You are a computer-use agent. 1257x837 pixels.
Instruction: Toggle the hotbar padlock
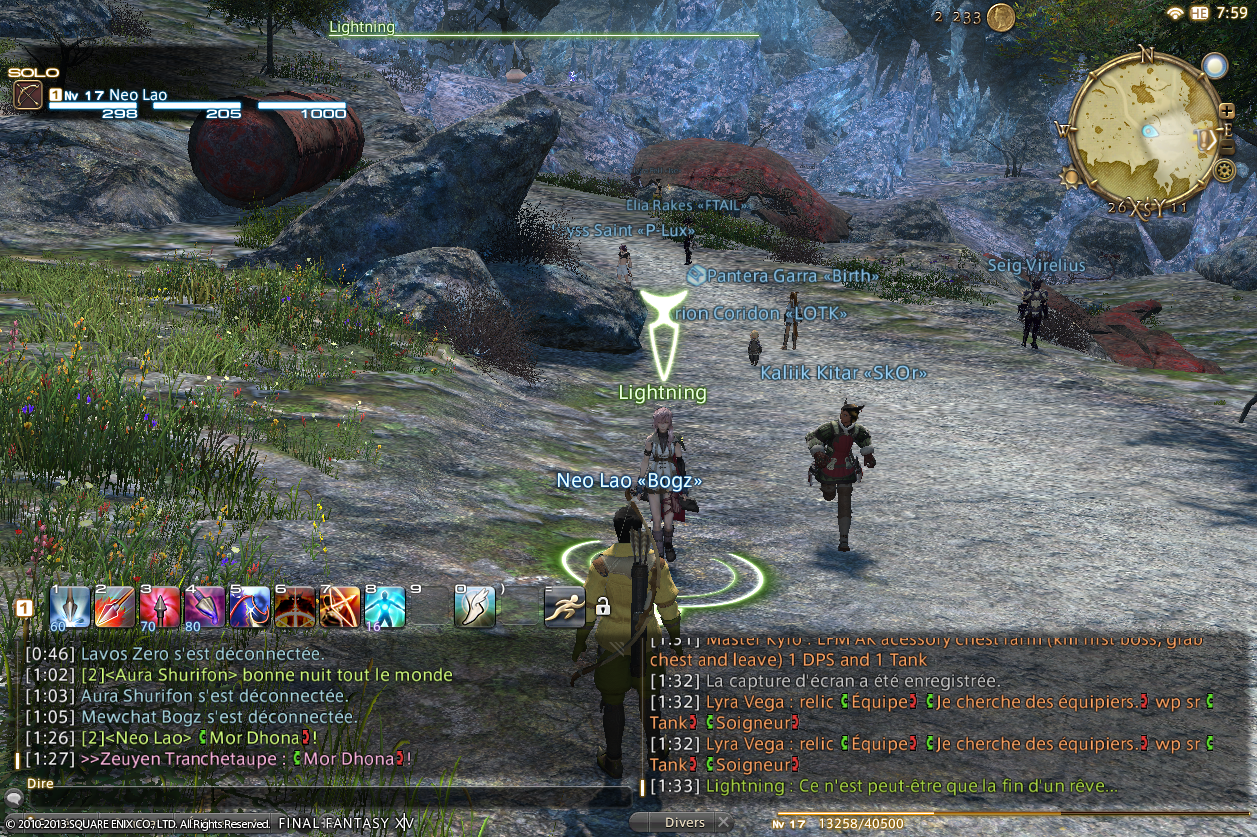tap(603, 606)
